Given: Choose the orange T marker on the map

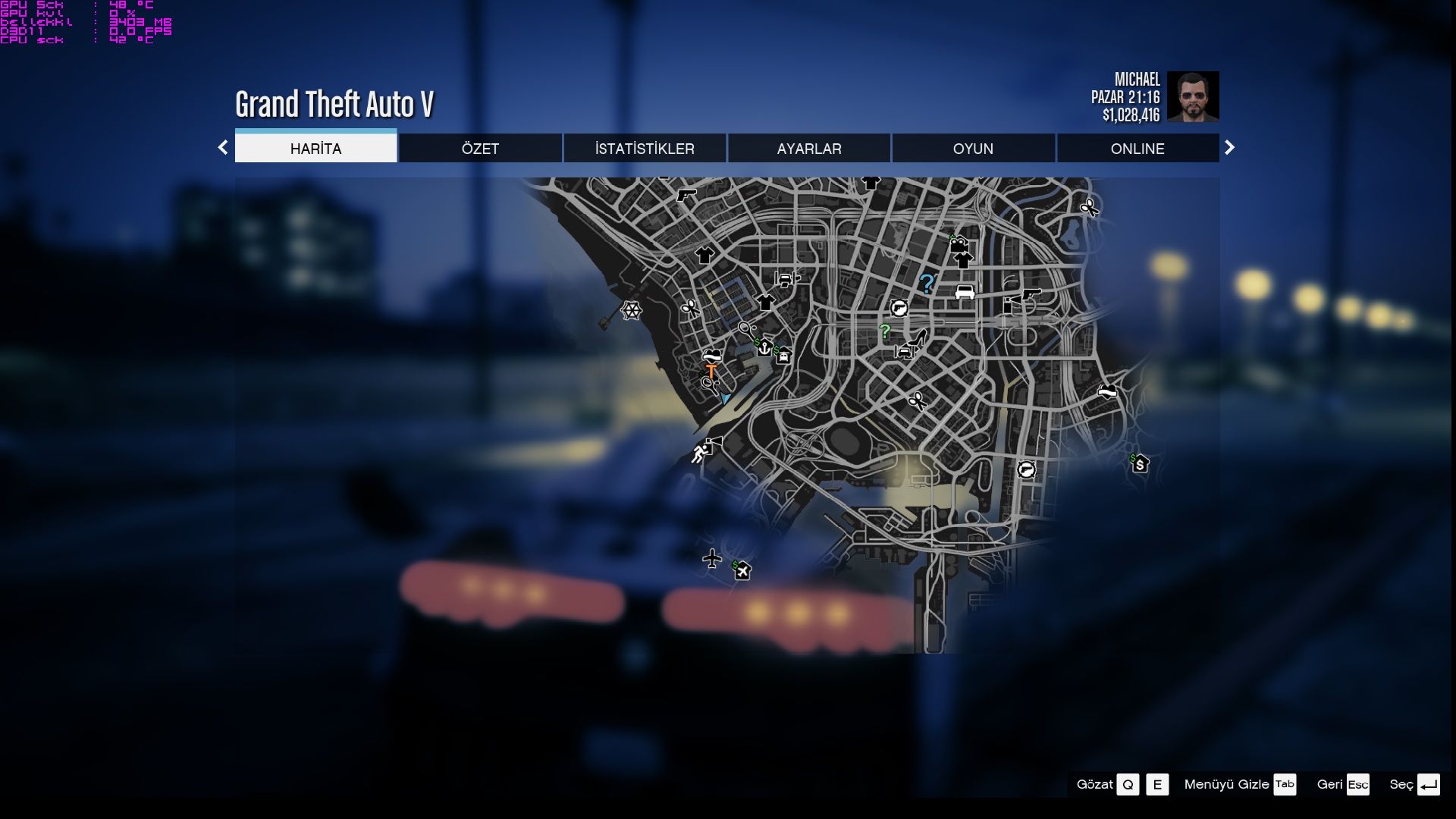Looking at the screenshot, I should point(711,371).
